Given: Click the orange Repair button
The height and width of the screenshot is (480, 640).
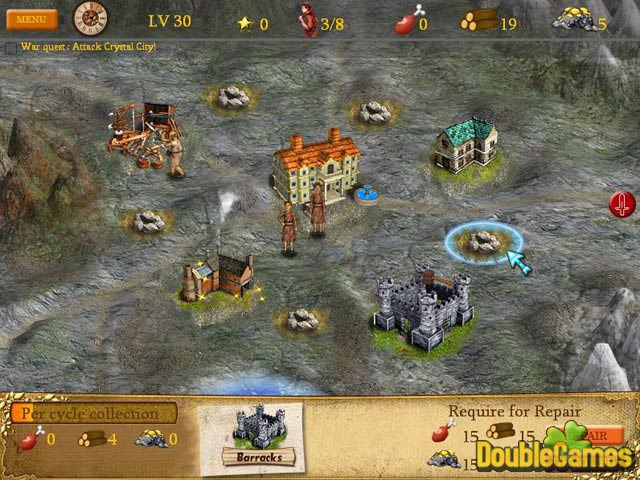Looking at the screenshot, I should 596,435.
